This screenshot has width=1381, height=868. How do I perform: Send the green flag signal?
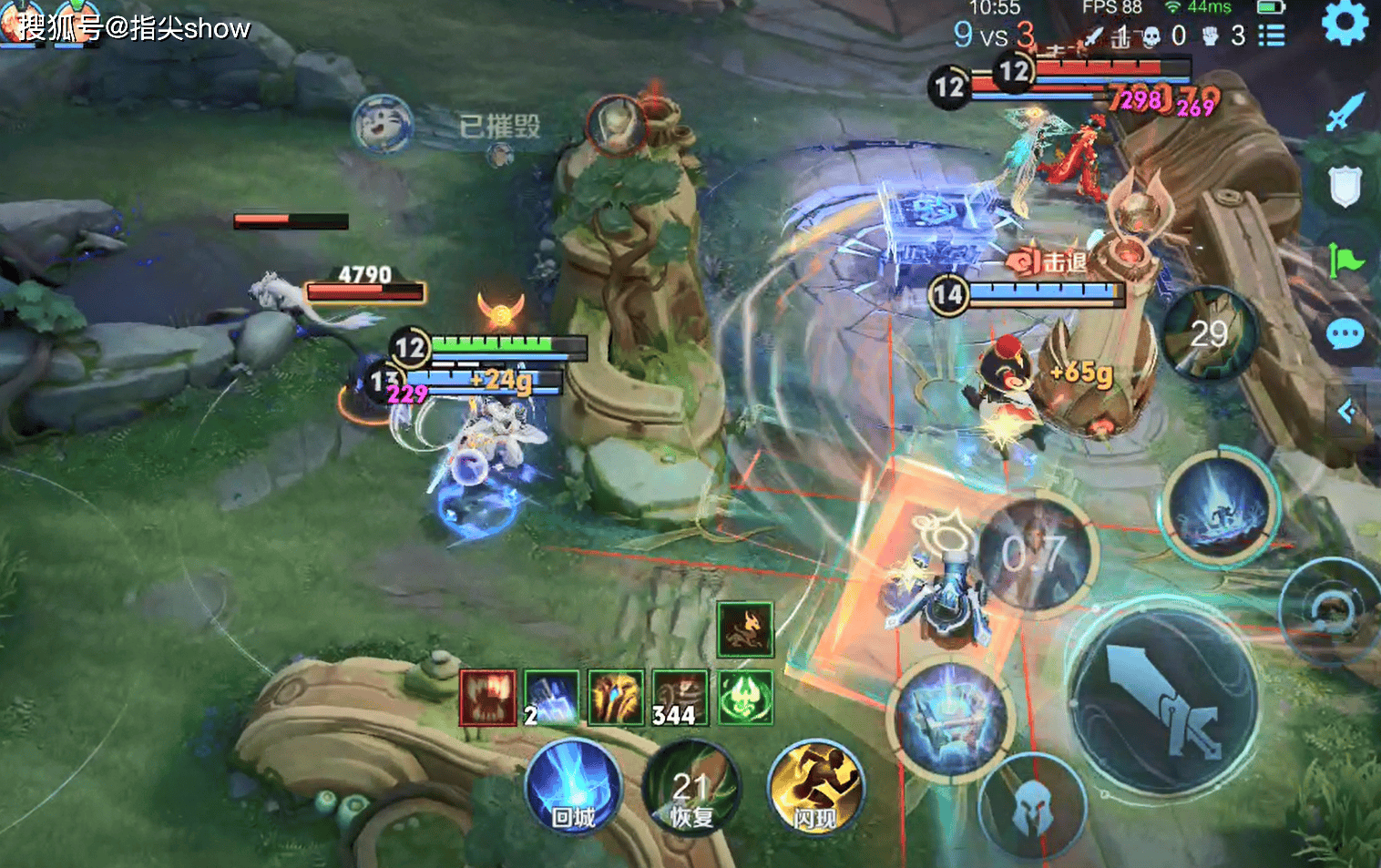(1345, 261)
